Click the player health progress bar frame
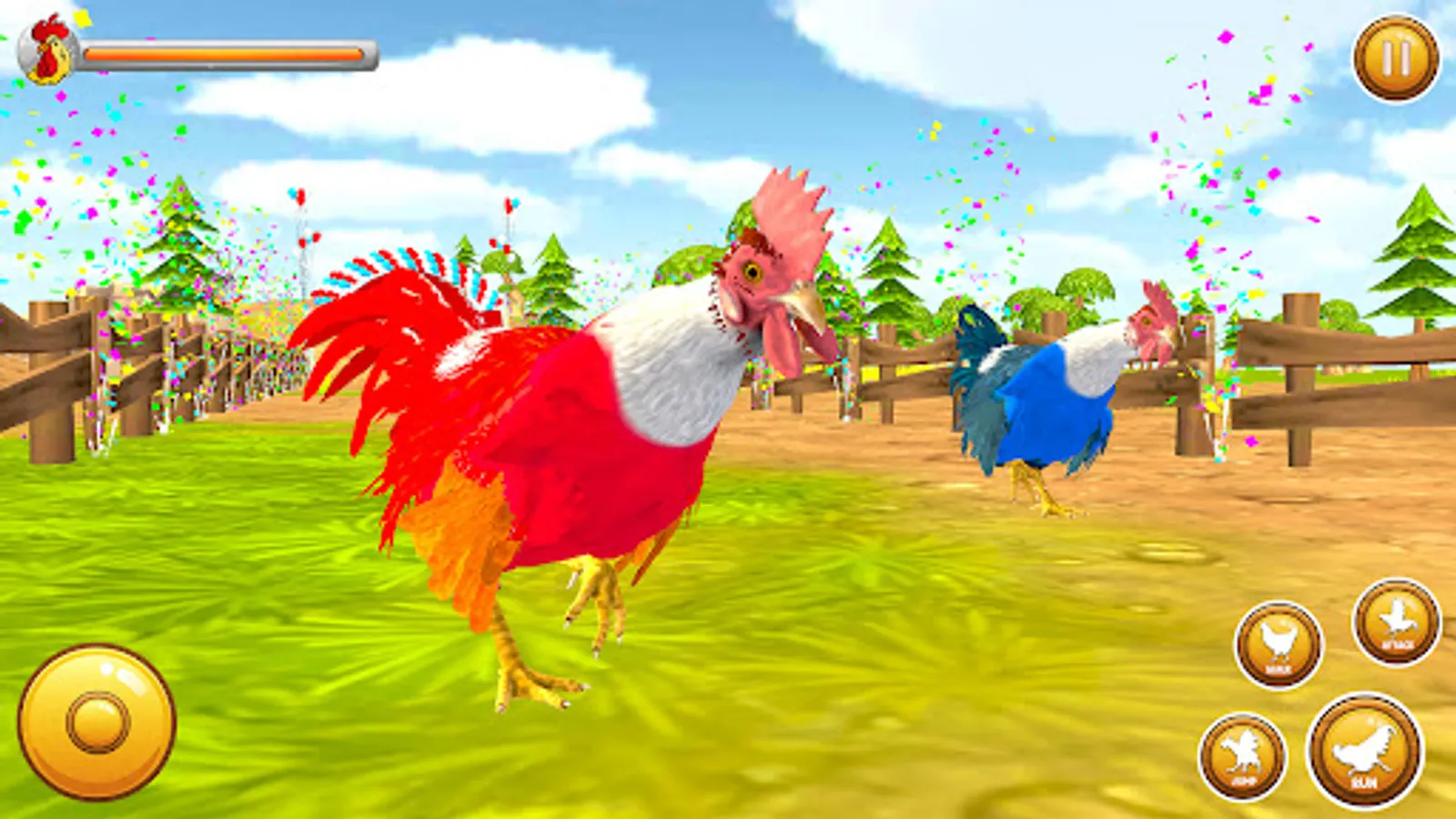The image size is (1456, 819). (227, 52)
